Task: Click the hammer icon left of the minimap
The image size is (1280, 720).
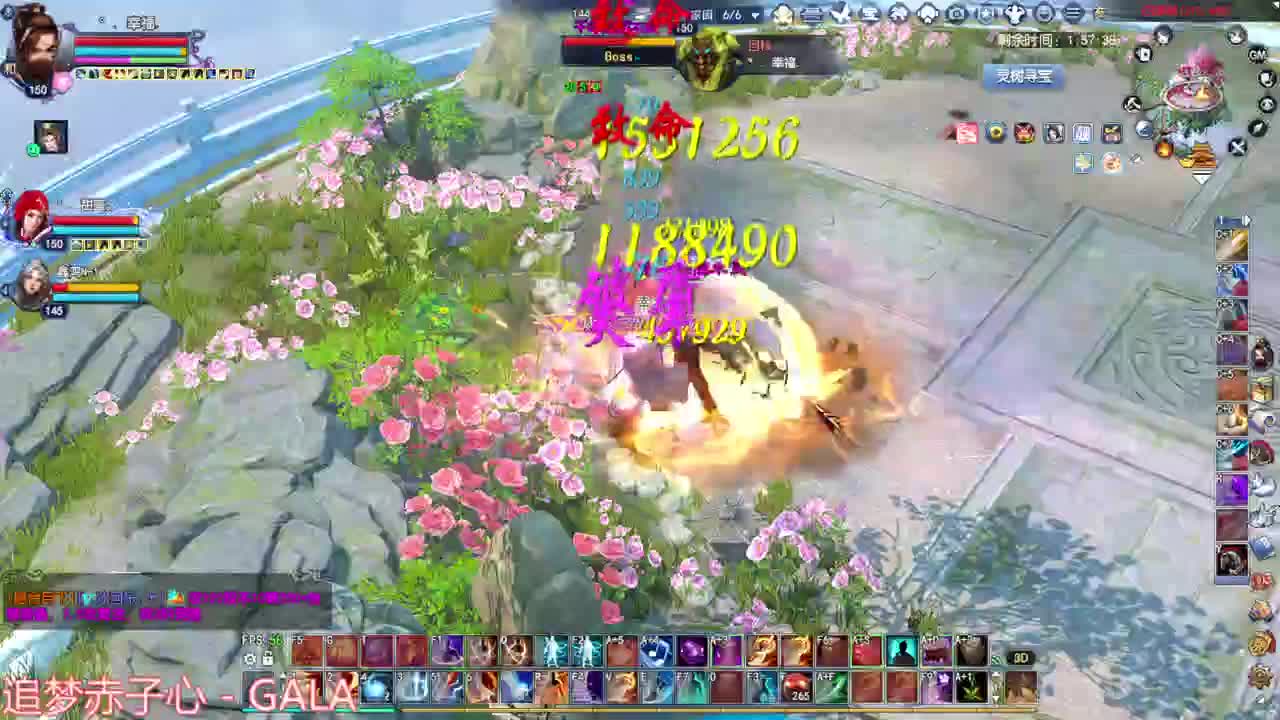Action: (1133, 104)
